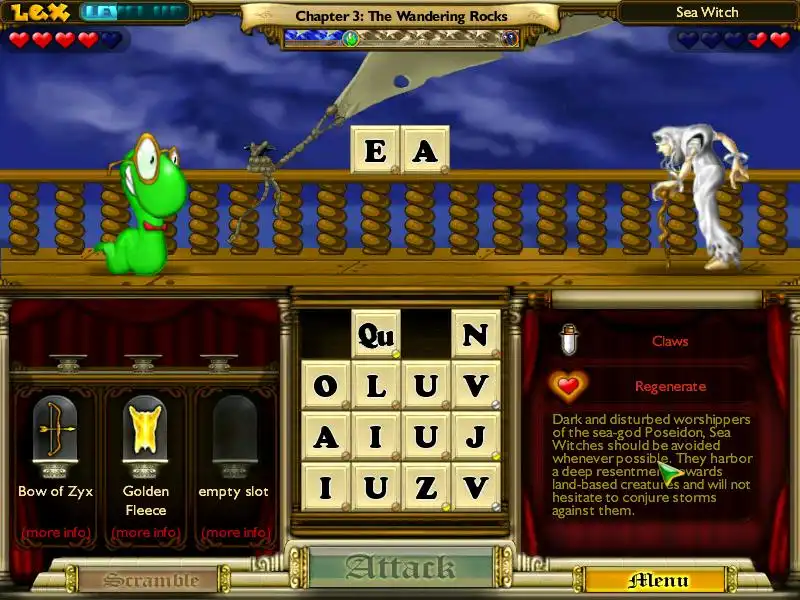Pick the N tile in the grid
Screen dimensions: 800x600
click(x=476, y=334)
